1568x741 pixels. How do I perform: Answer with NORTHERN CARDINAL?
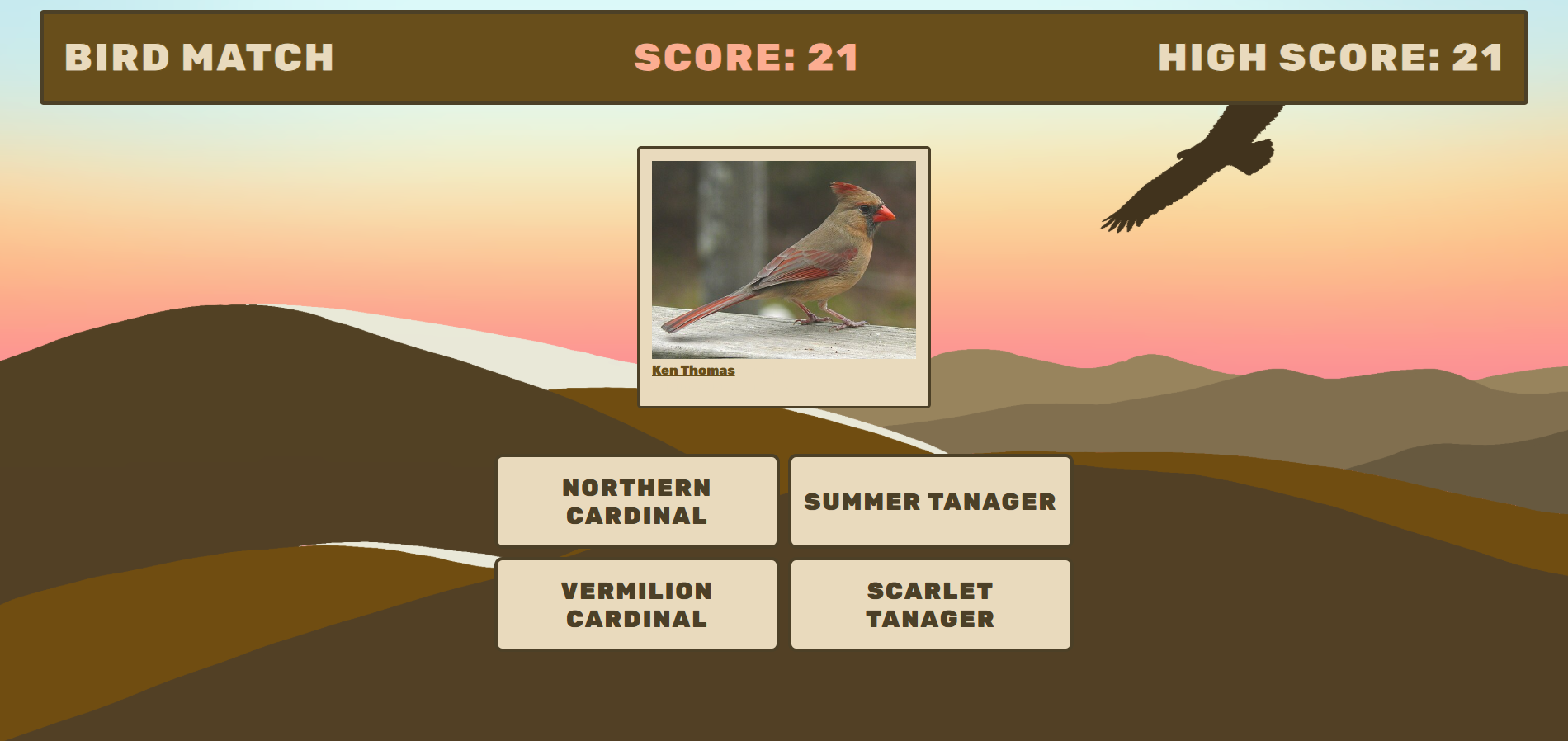pyautogui.click(x=635, y=502)
